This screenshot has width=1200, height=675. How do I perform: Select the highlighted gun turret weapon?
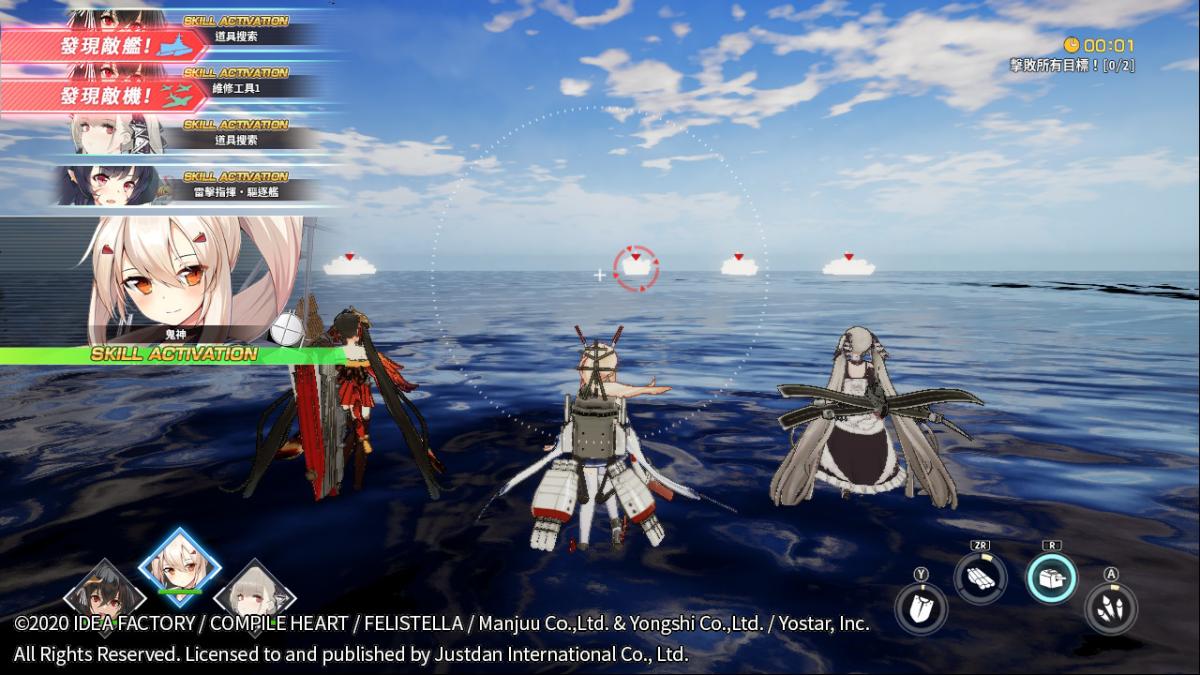click(x=1051, y=578)
